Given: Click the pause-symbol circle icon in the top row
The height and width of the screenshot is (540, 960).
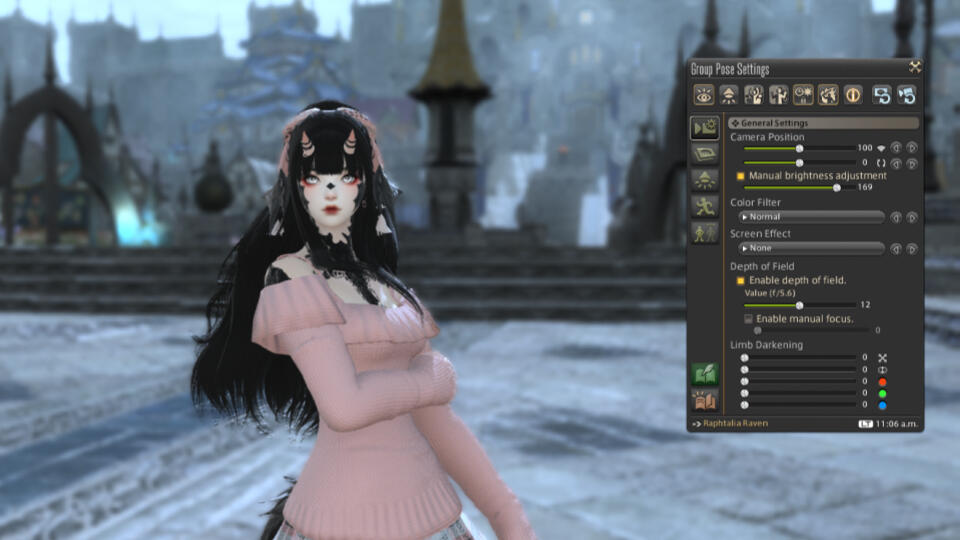Looking at the screenshot, I should 853,95.
